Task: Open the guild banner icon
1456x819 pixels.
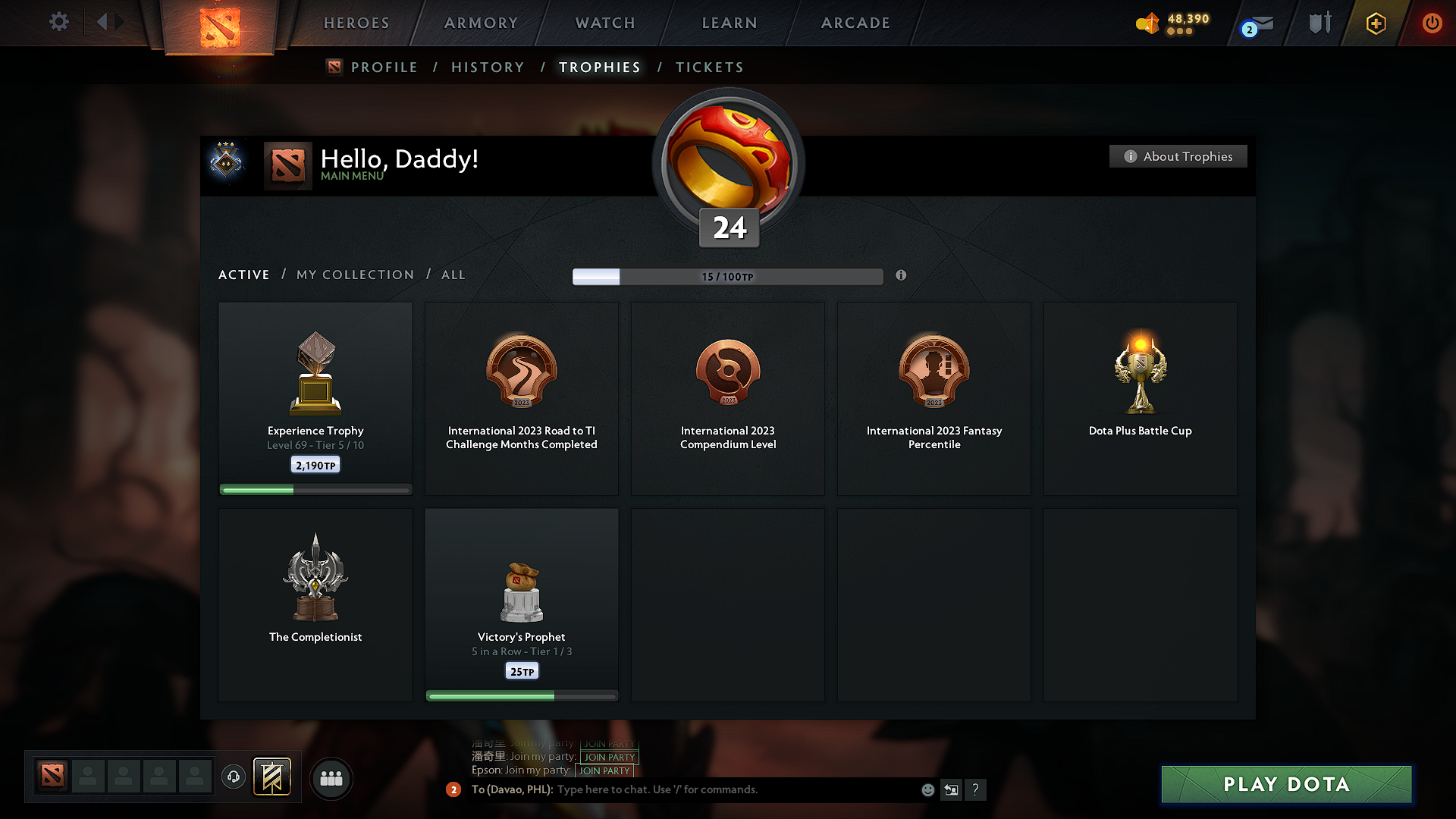Action: click(x=273, y=778)
